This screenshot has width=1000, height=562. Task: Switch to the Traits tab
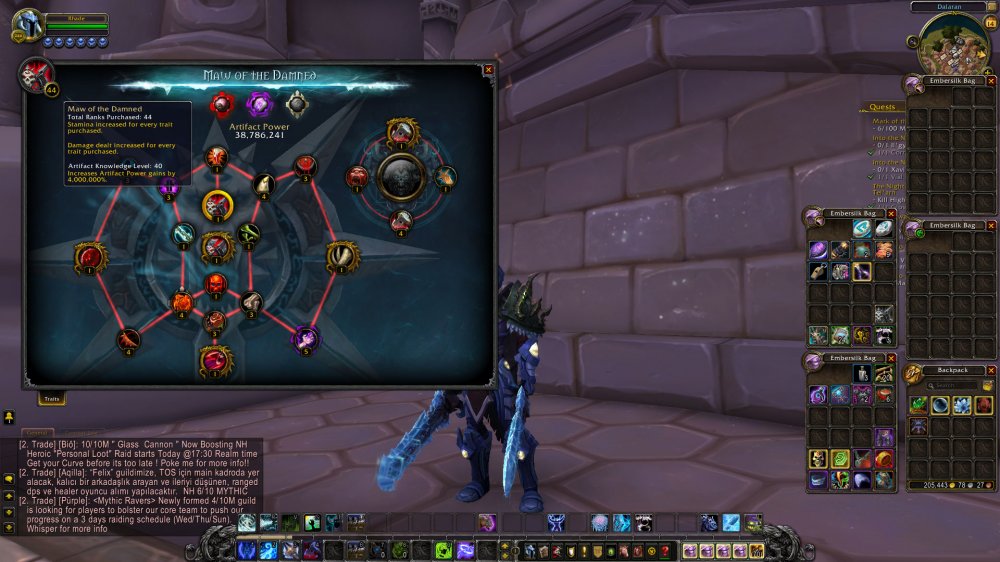tap(52, 399)
